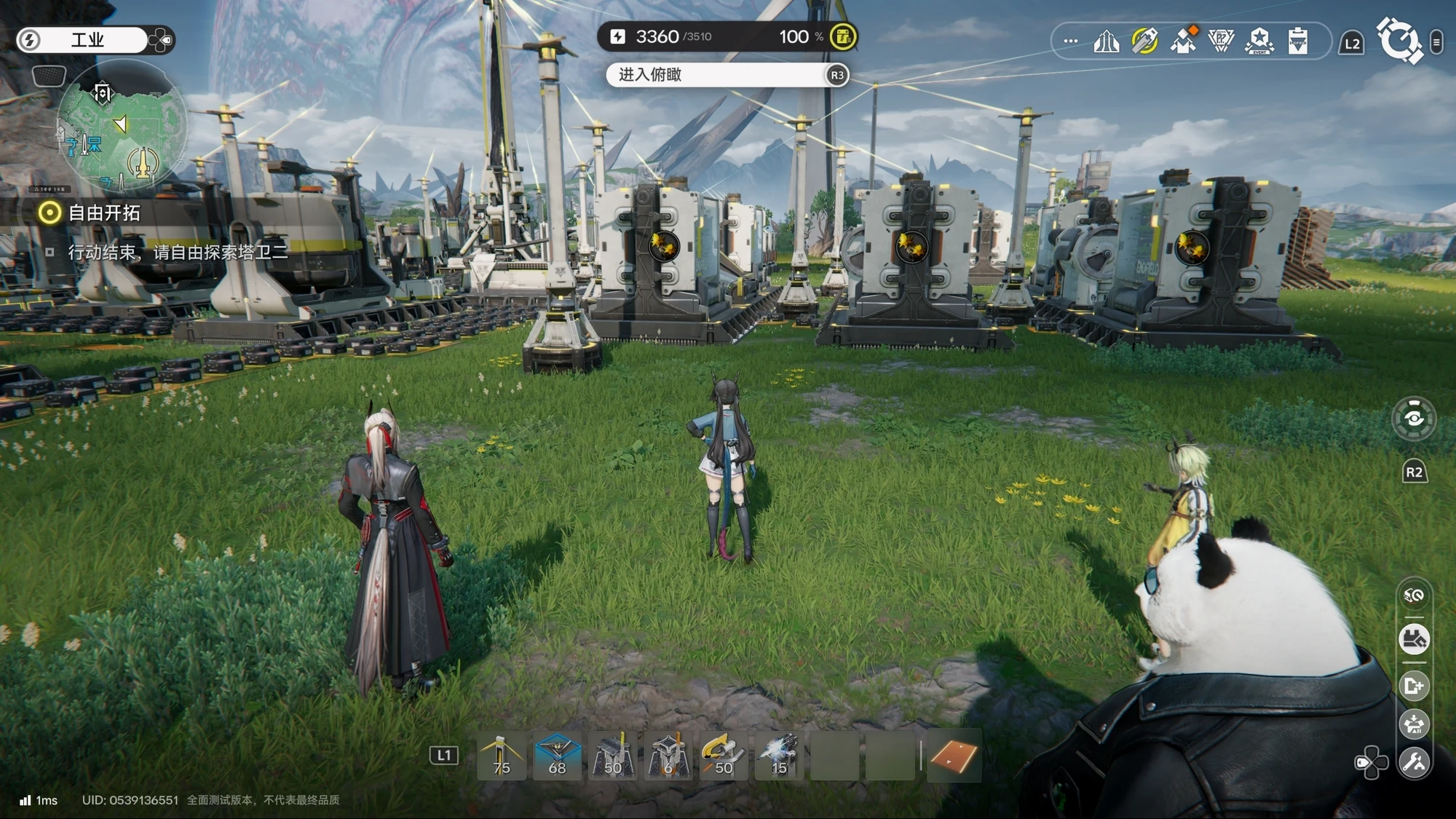Select the orange blueprint area slot
1456x819 pixels.
[x=953, y=756]
